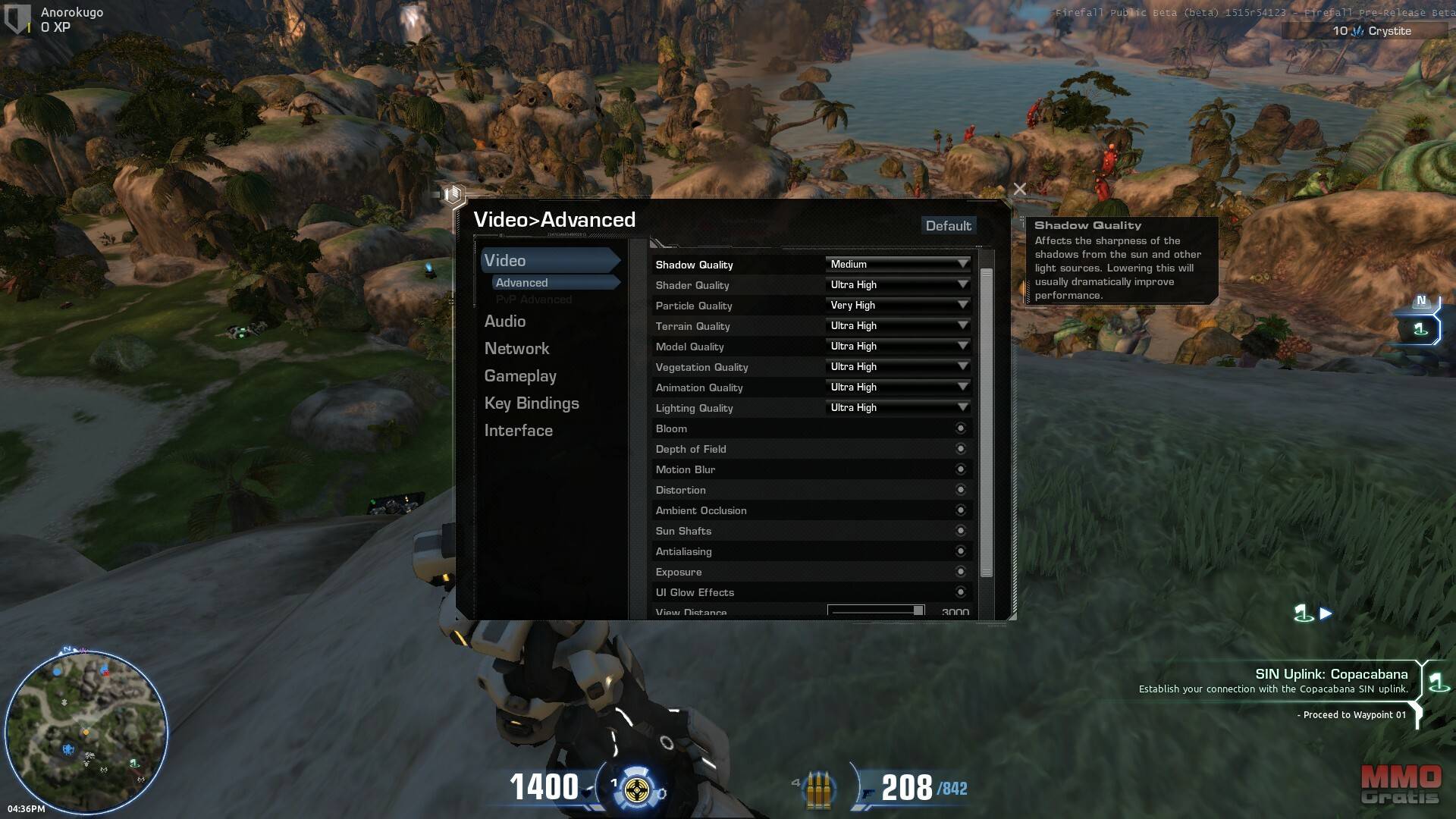Go to Gameplay settings
Viewport: 1456px width, 819px height.
(520, 376)
